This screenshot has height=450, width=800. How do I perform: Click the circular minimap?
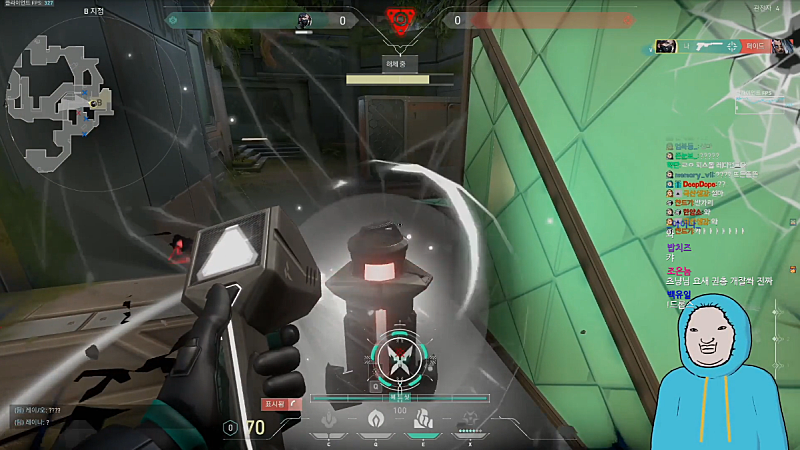62,100
